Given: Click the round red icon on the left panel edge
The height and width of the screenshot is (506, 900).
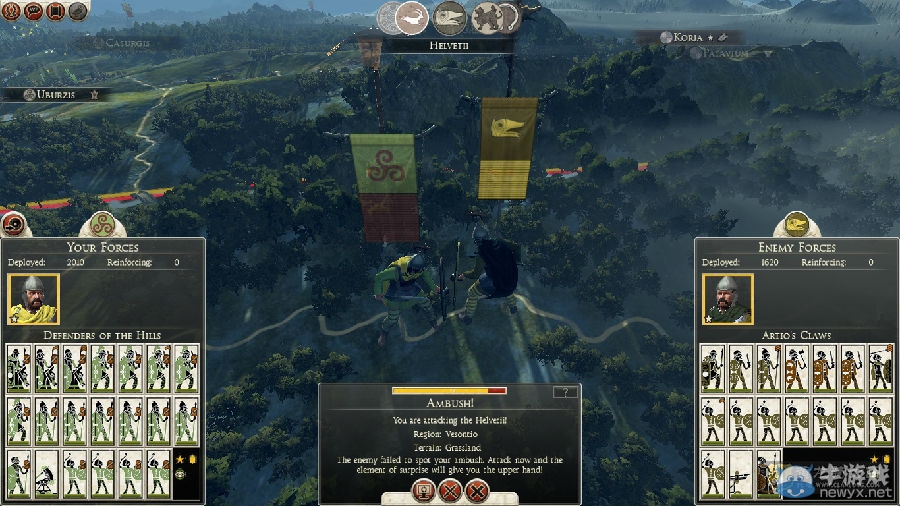Looking at the screenshot, I should point(12,224).
